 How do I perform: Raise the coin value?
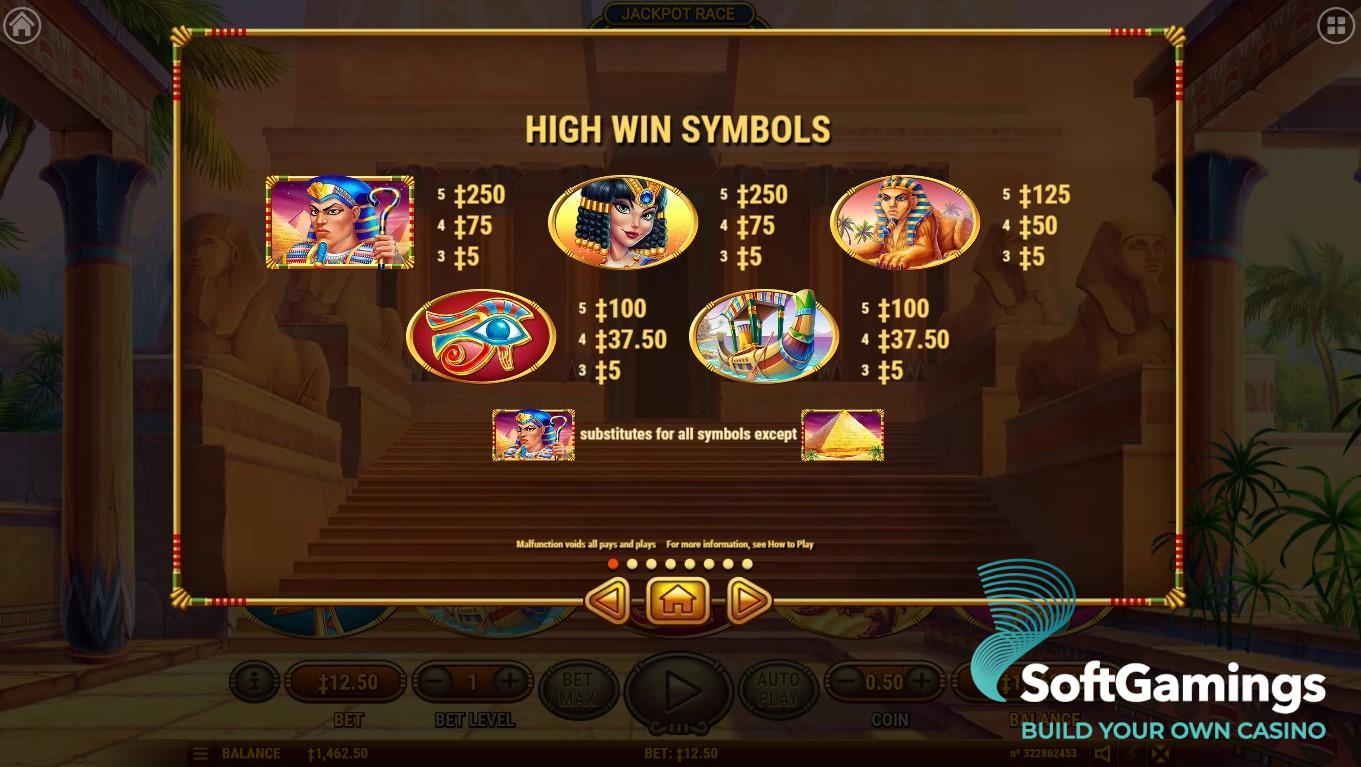point(922,683)
